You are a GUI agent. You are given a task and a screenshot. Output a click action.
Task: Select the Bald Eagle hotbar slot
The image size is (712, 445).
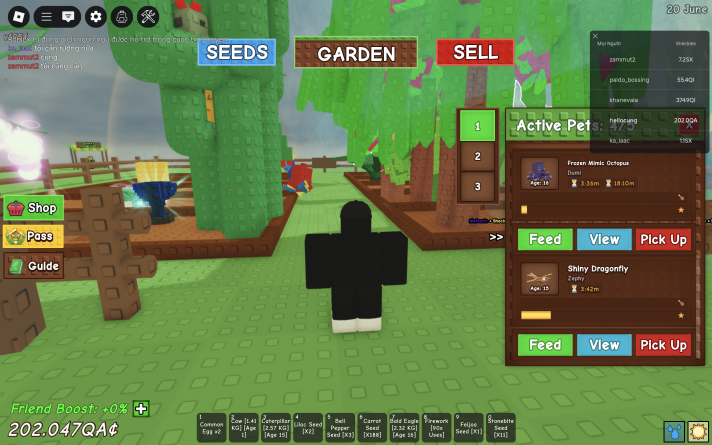tap(404, 428)
